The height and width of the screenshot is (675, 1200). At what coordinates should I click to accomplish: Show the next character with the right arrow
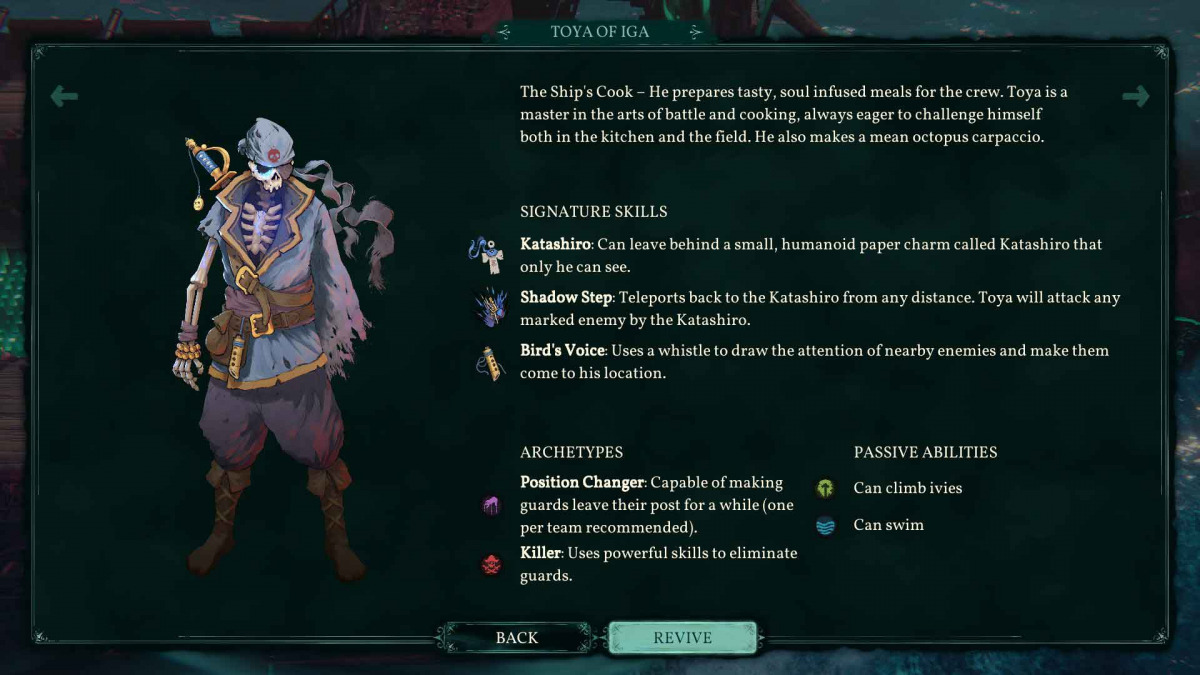[x=1136, y=96]
